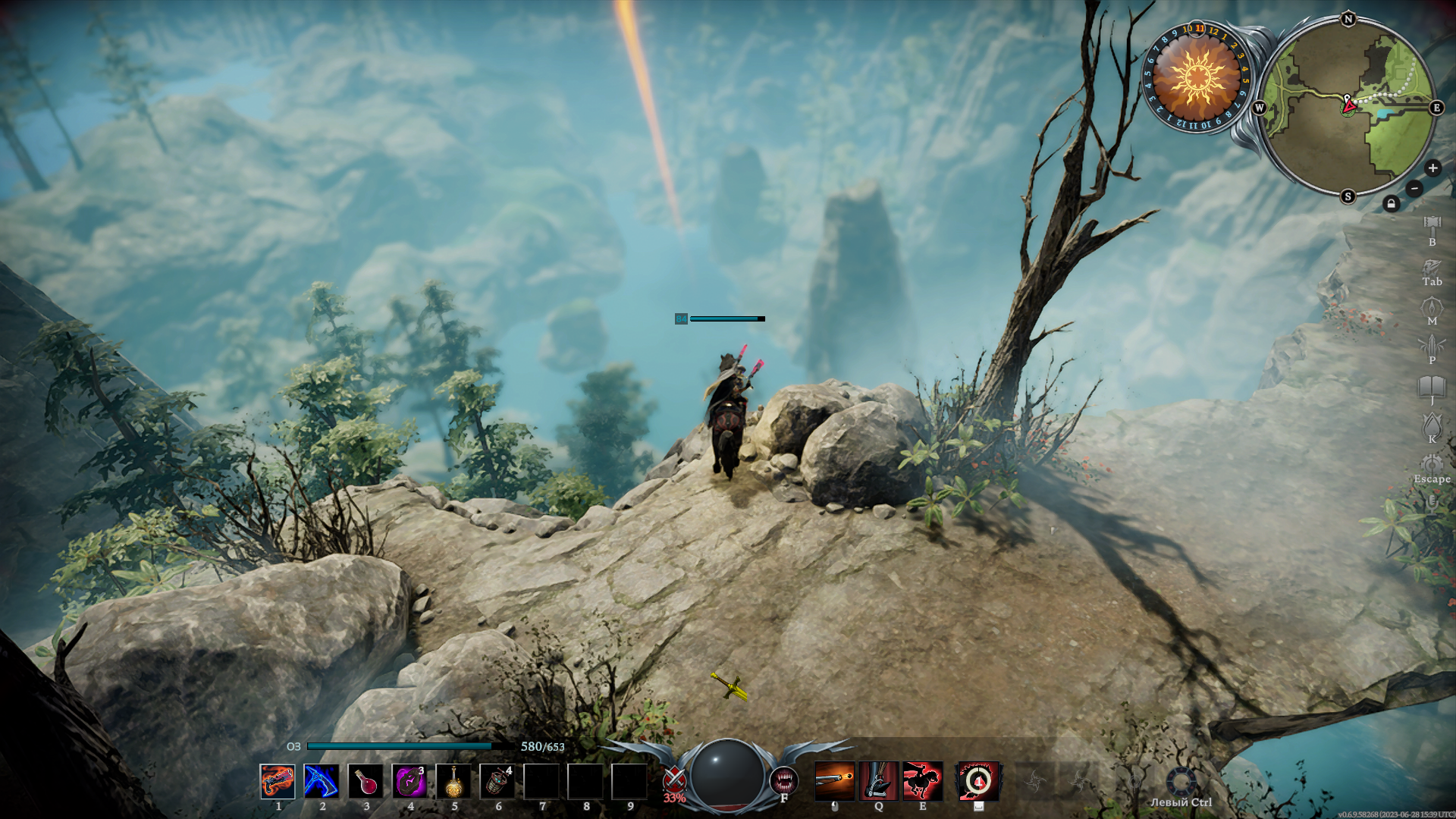Use the red potion in slot 3
This screenshot has width=1456, height=819.
(x=366, y=781)
